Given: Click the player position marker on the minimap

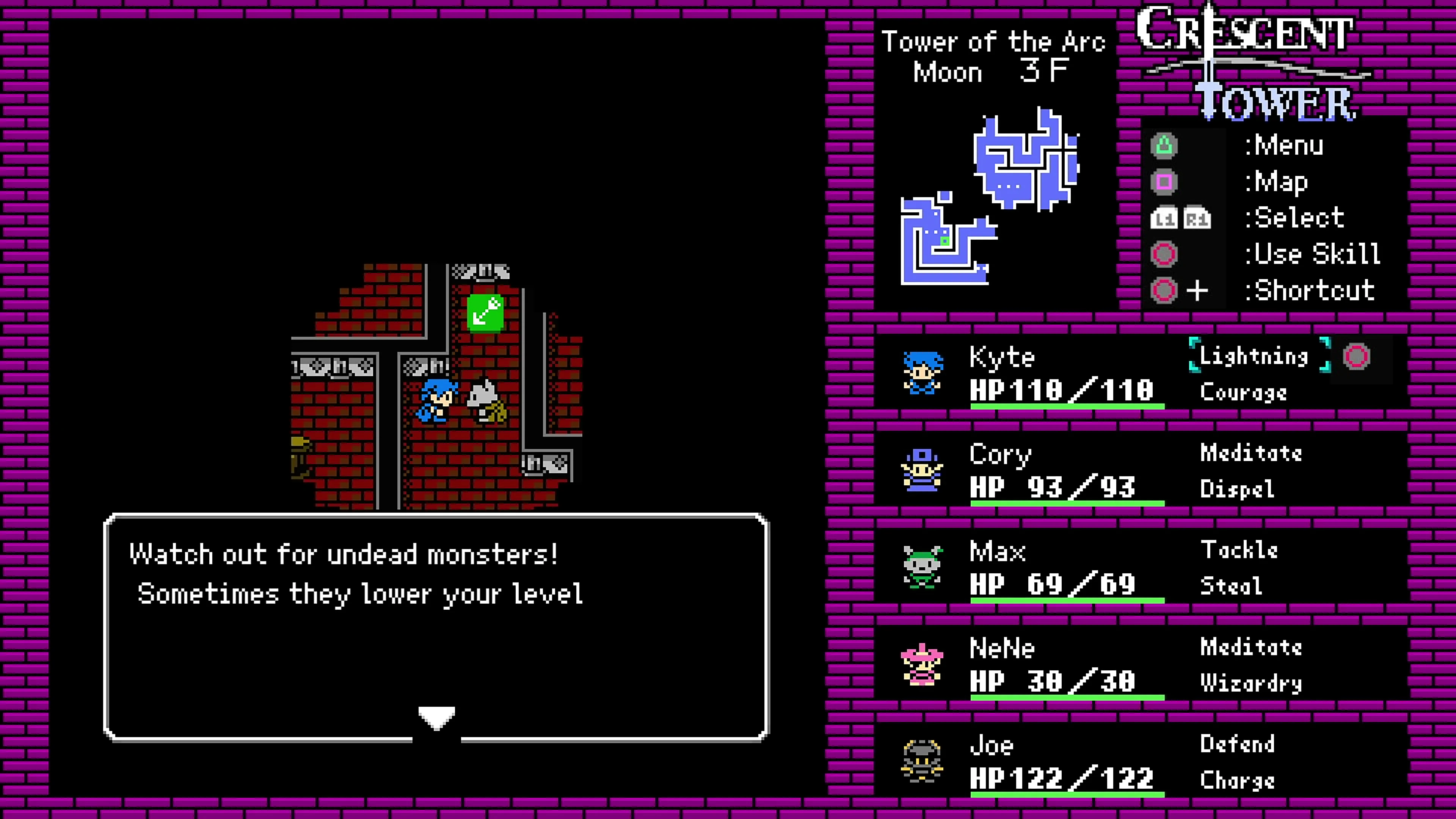Looking at the screenshot, I should point(945,242).
